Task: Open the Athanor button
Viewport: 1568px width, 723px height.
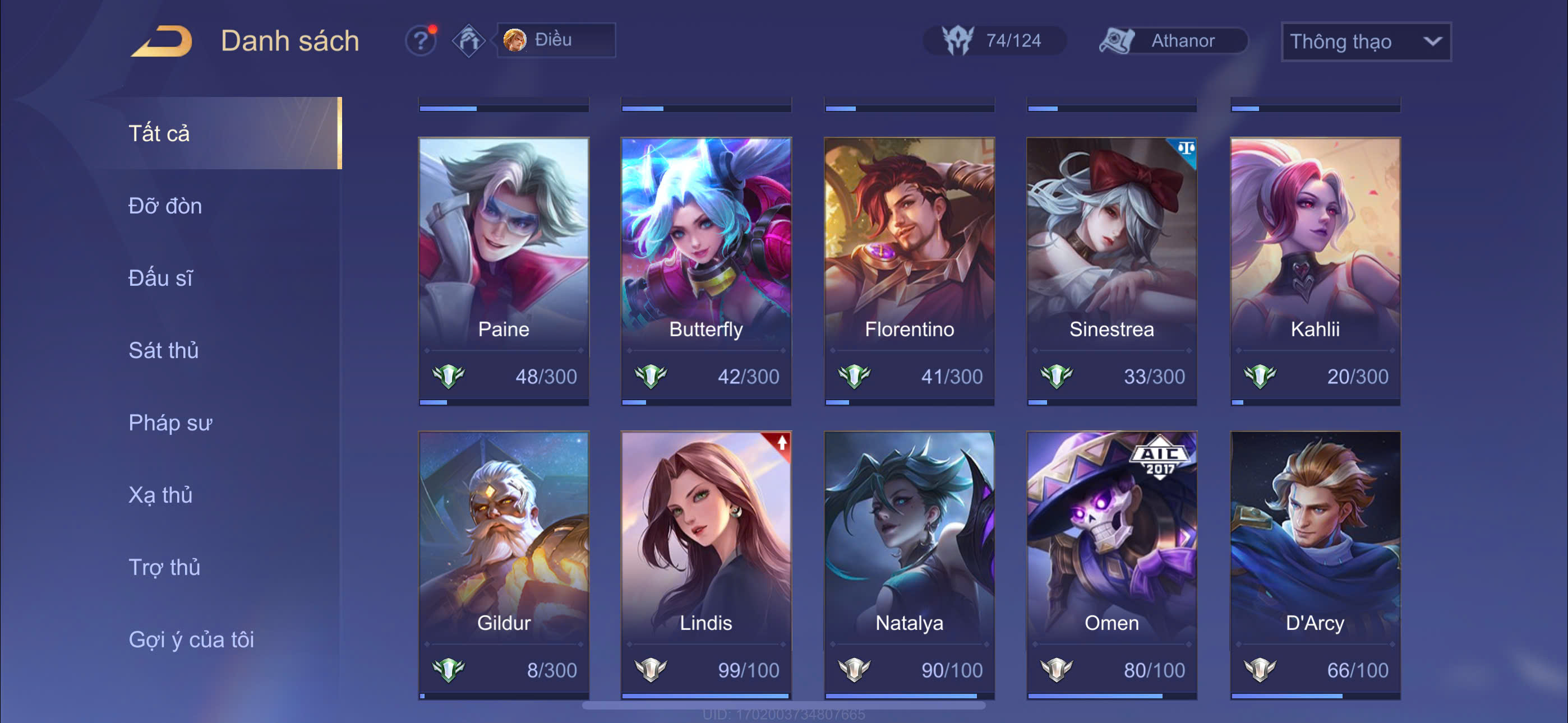Action: pos(1173,41)
